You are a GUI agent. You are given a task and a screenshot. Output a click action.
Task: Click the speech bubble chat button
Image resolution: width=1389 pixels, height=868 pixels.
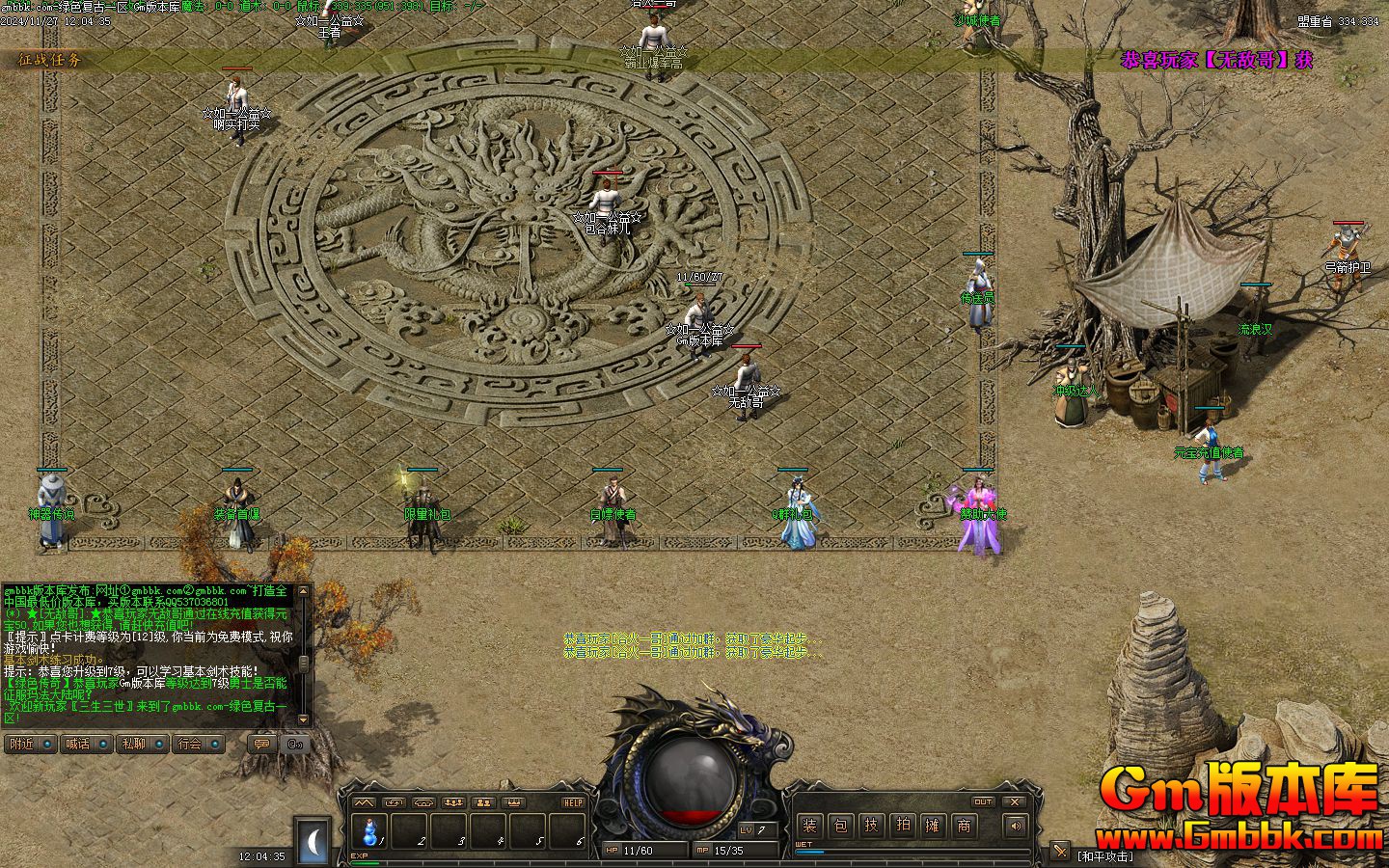point(260,744)
